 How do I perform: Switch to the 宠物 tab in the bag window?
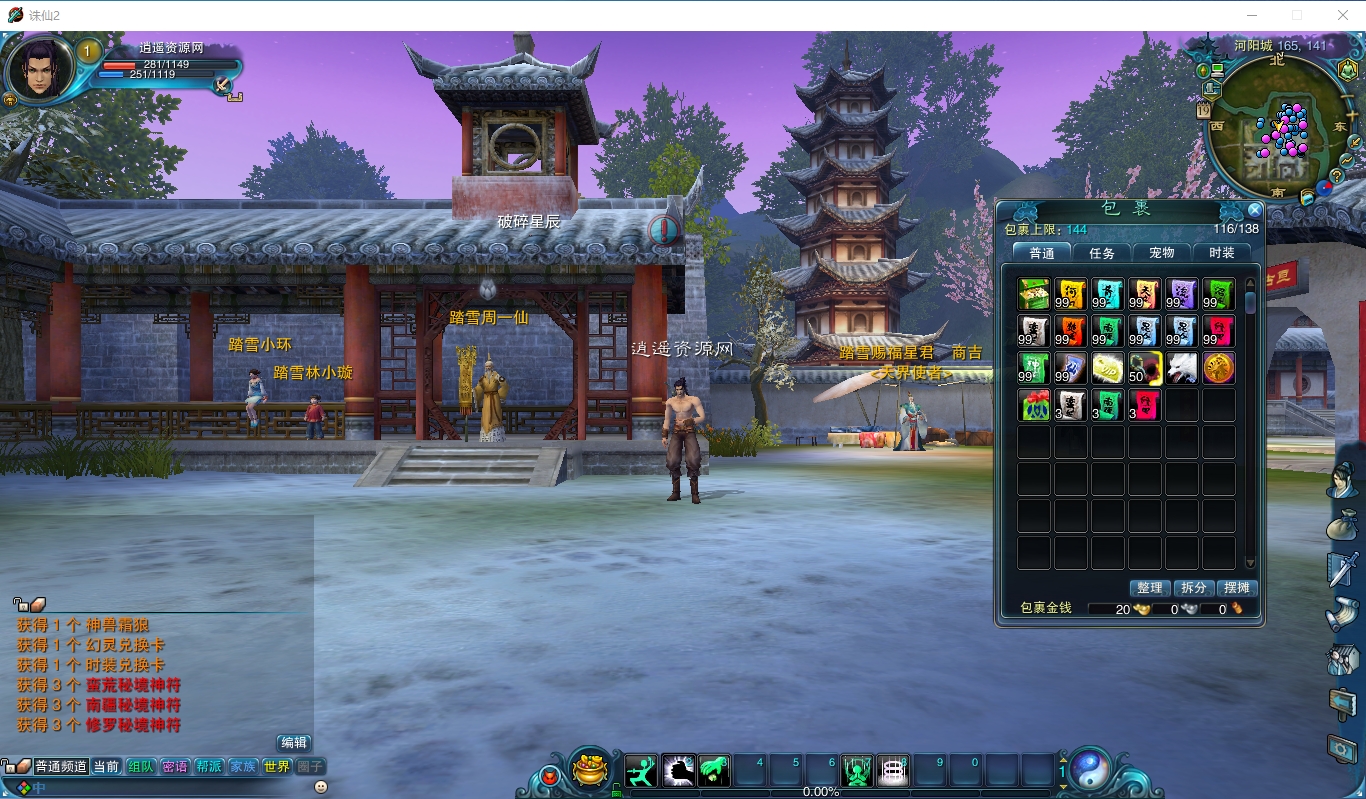pos(1161,253)
